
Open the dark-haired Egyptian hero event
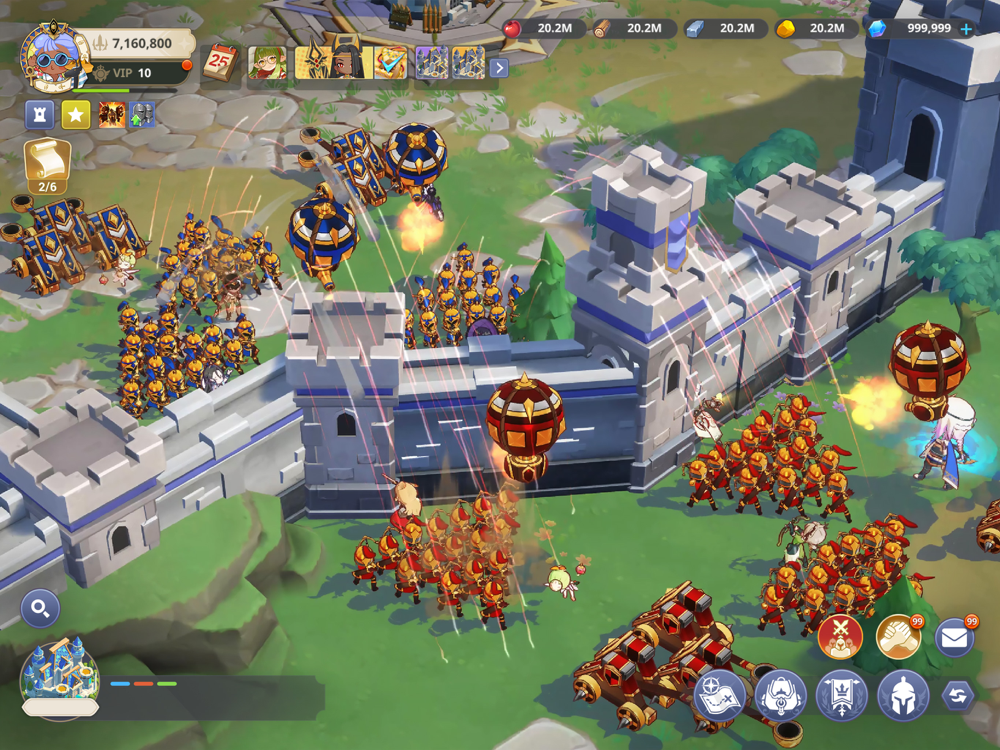point(347,62)
